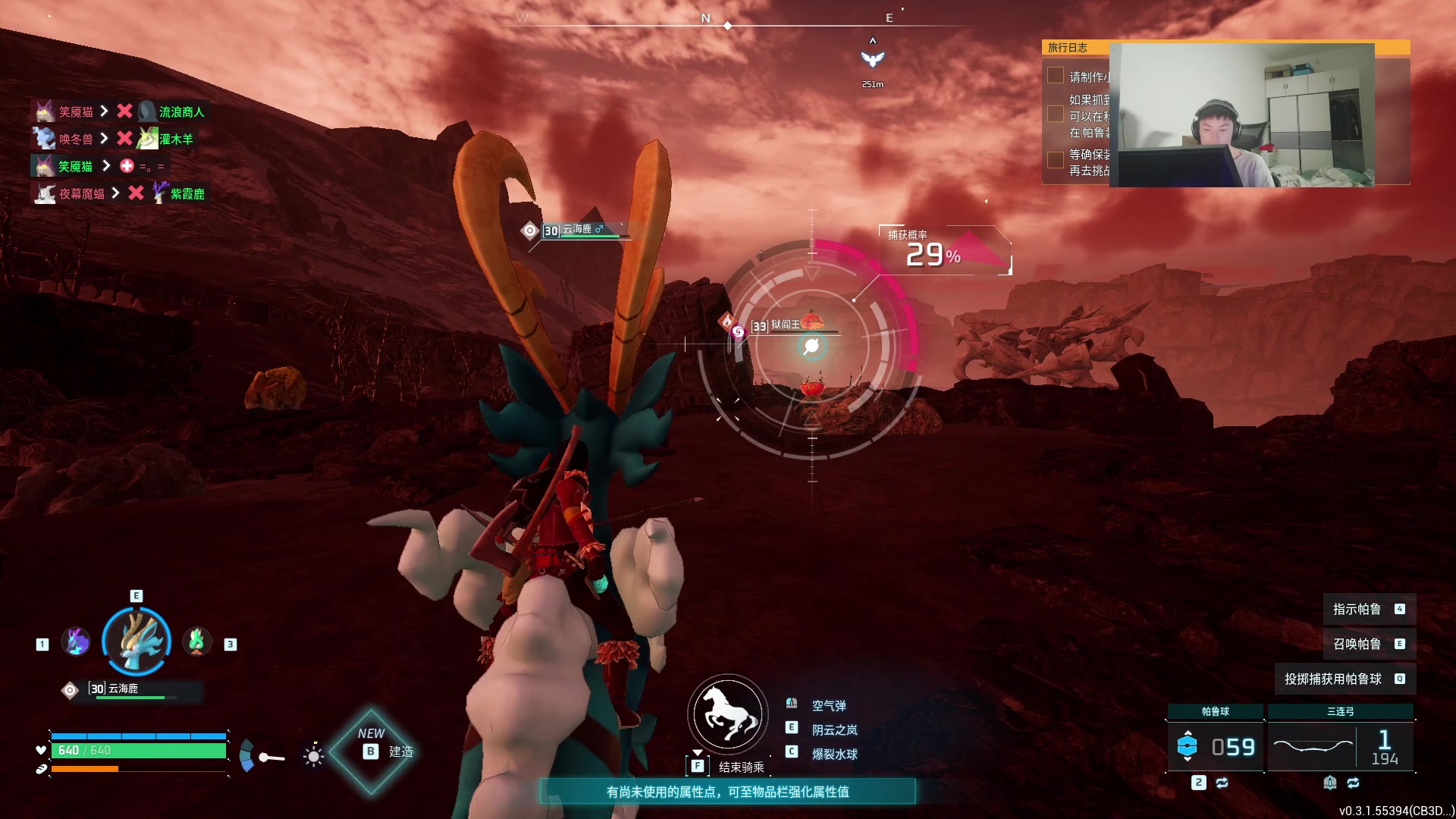The height and width of the screenshot is (819, 1456).
Task: Use the 空气弹 skill
Action: 828,705
